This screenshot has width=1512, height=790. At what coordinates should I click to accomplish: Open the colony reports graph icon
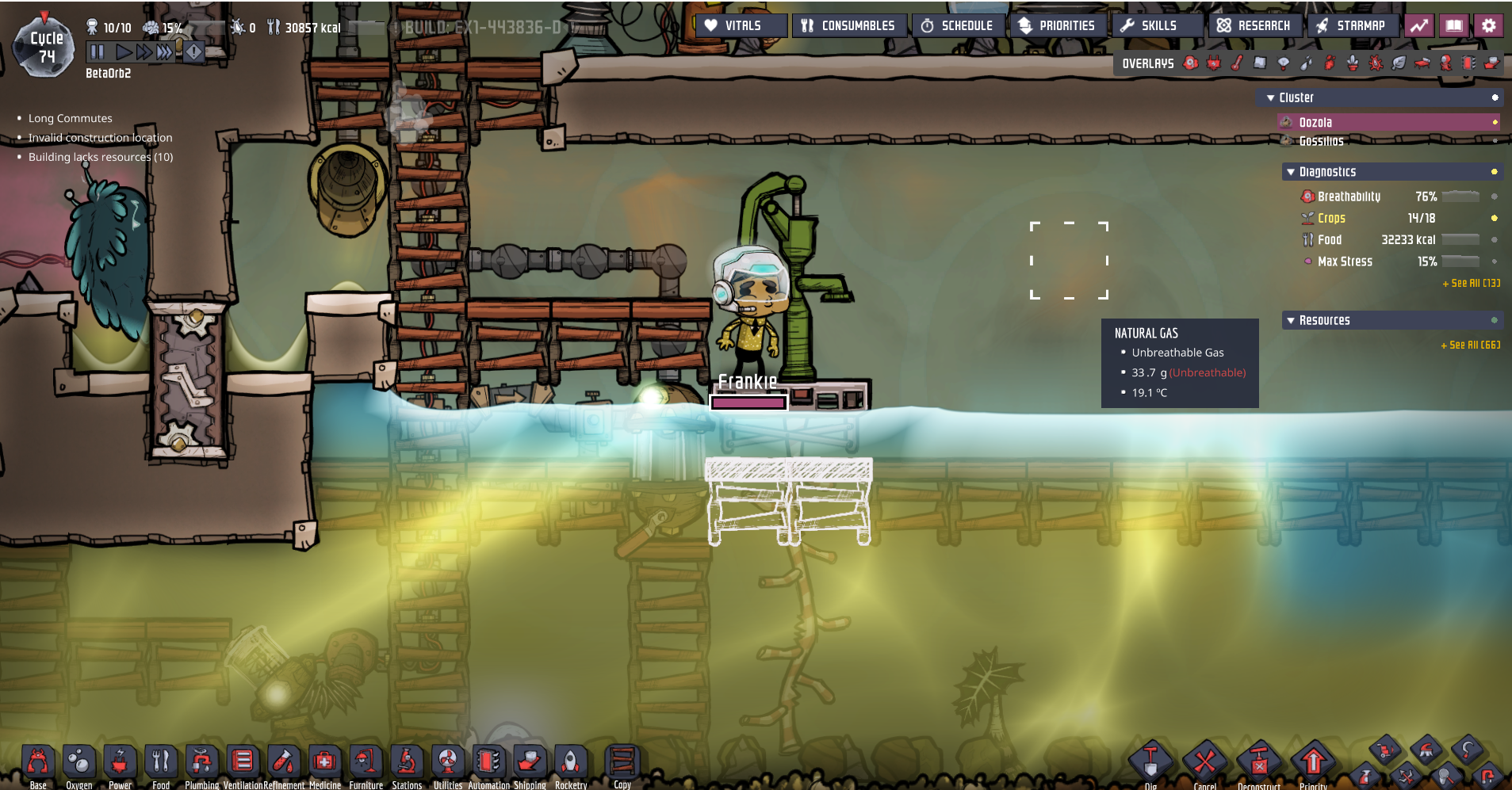[1418, 25]
